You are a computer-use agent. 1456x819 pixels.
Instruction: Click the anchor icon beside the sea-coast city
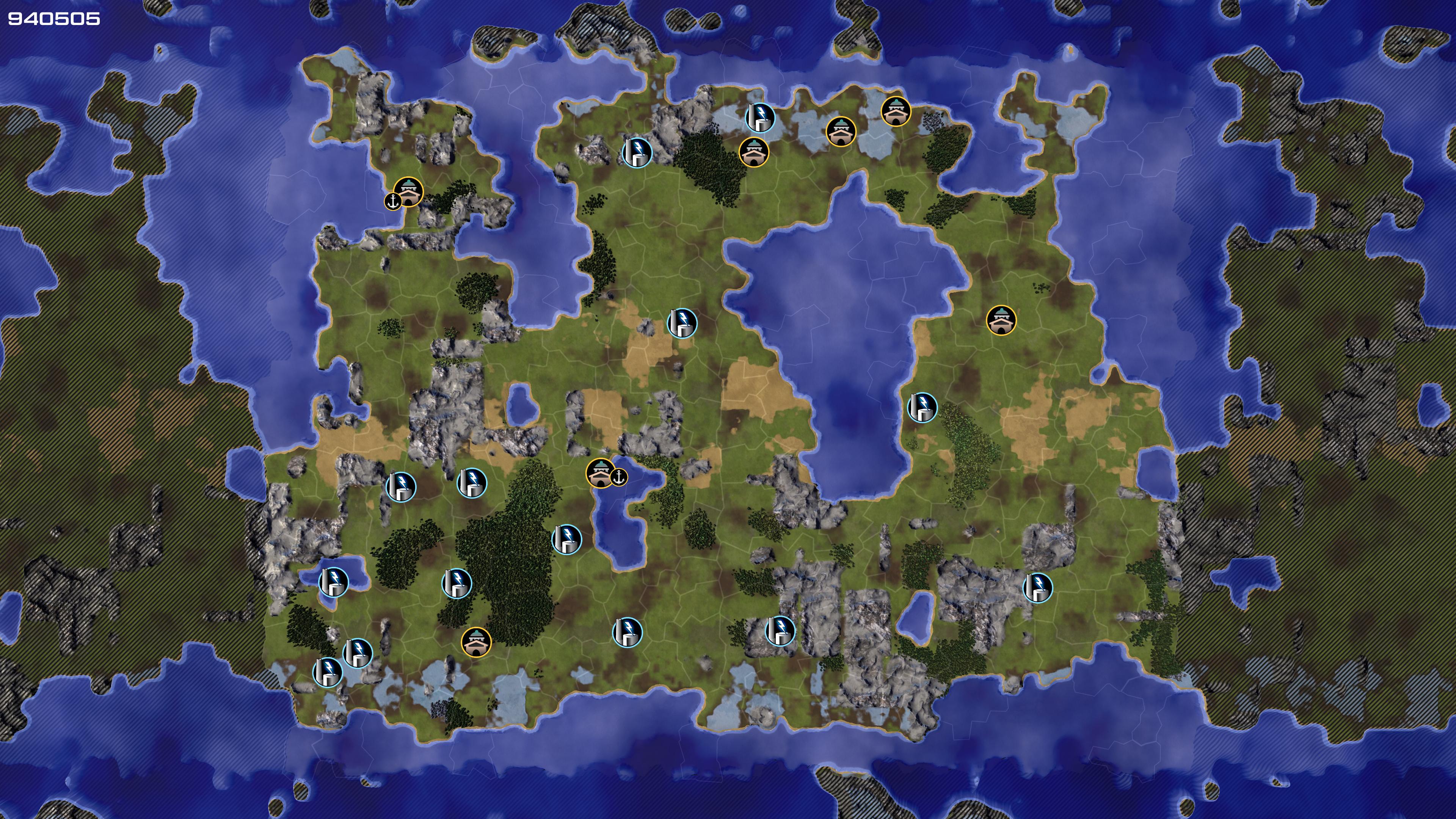393,201
